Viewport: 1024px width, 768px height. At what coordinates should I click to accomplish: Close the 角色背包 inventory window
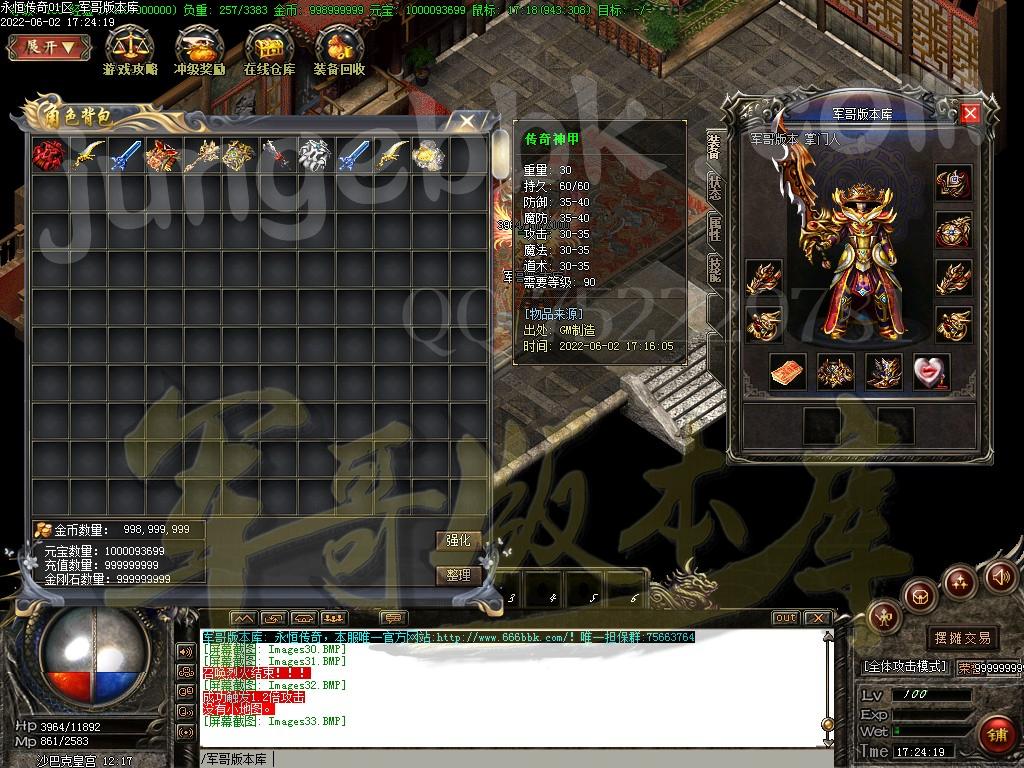[467, 121]
